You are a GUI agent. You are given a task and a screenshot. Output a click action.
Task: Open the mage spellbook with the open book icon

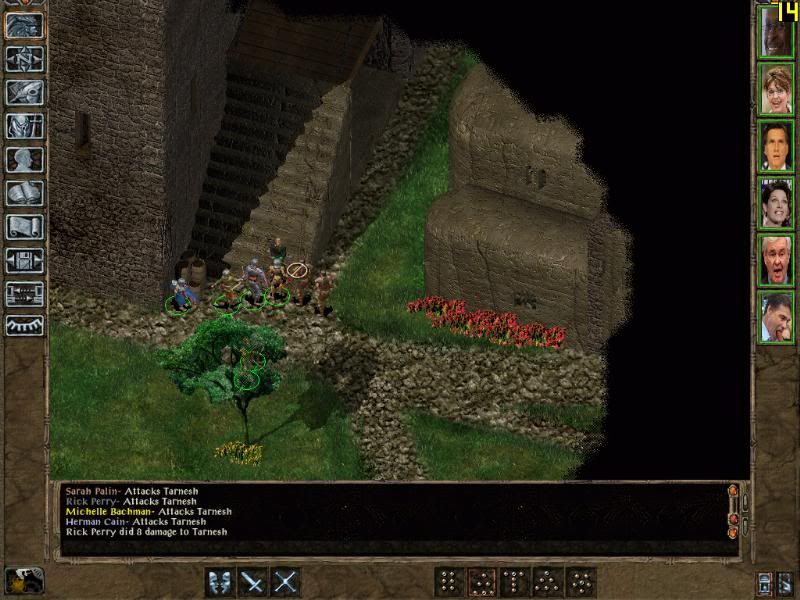[x=25, y=193]
